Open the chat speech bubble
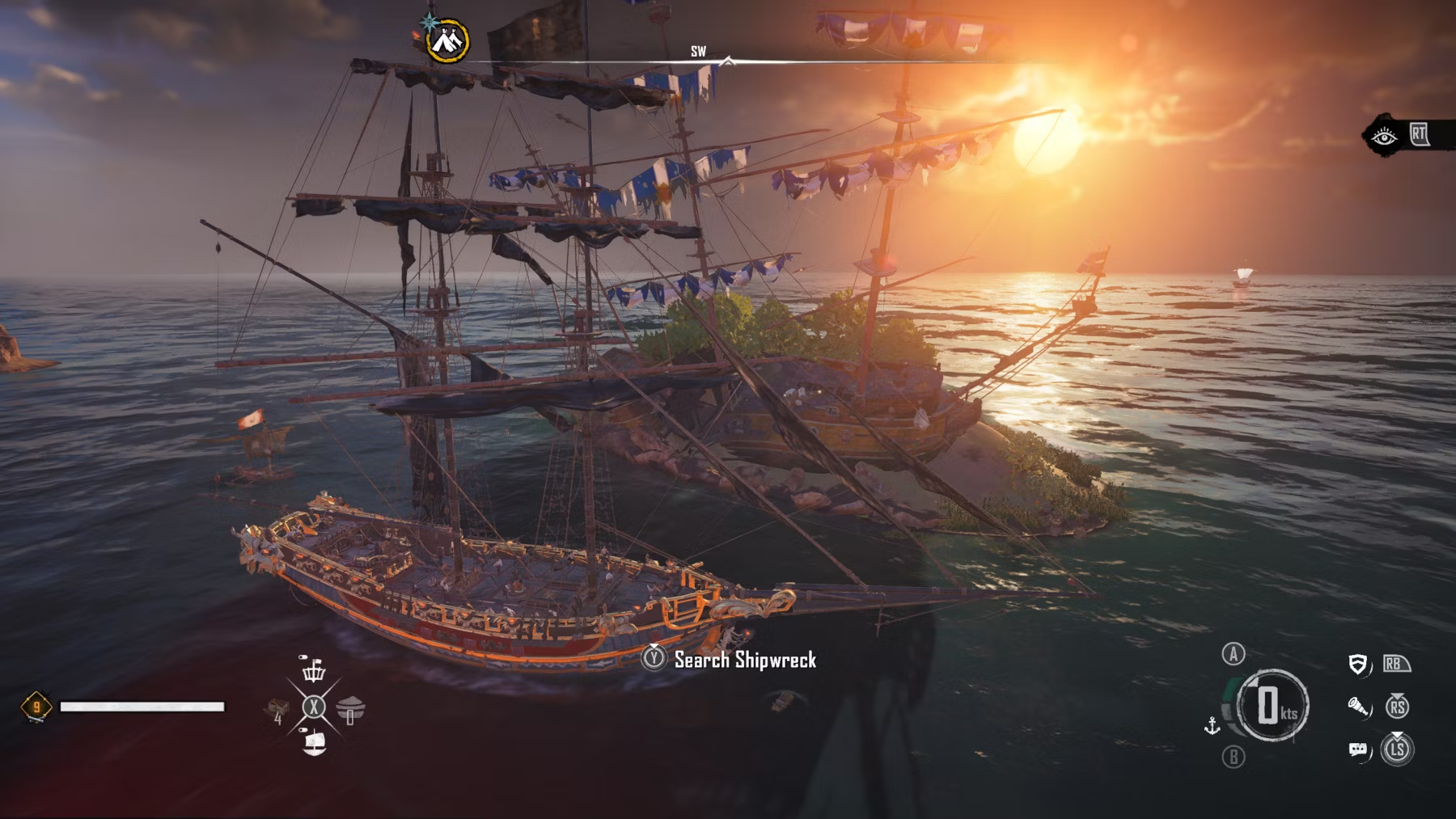 1358,750
